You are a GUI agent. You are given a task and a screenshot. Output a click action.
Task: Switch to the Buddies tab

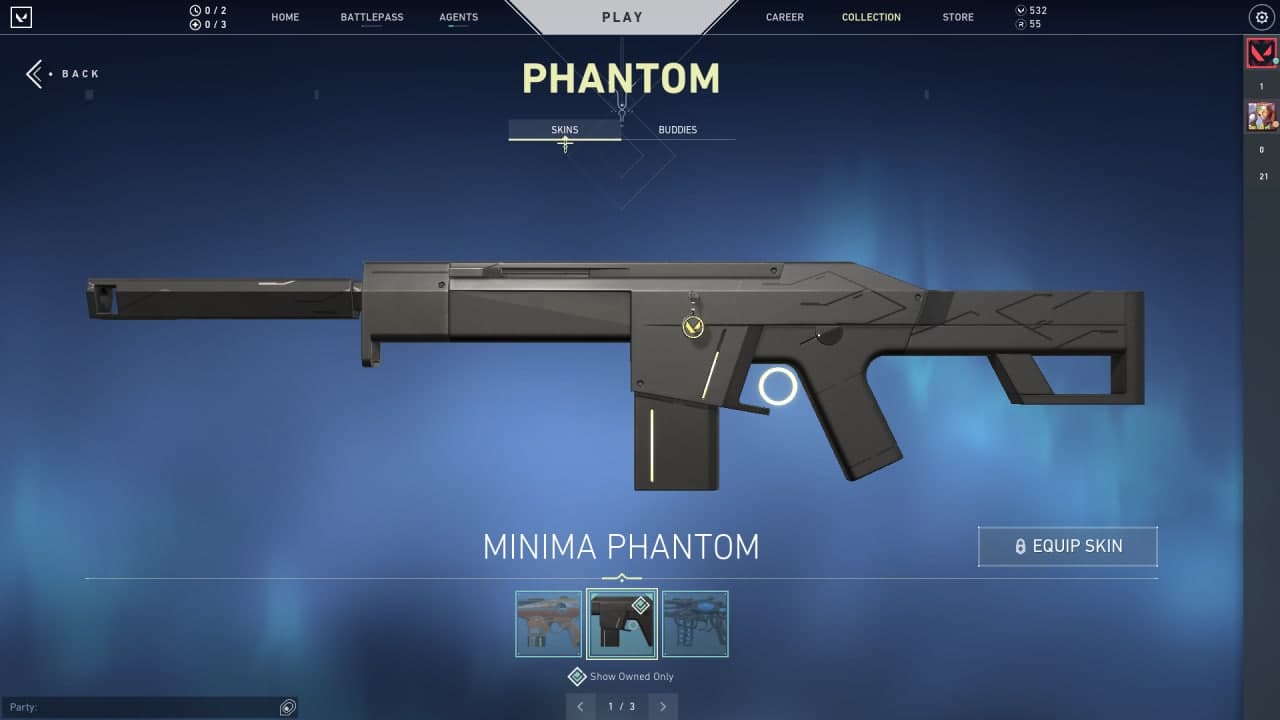click(677, 129)
